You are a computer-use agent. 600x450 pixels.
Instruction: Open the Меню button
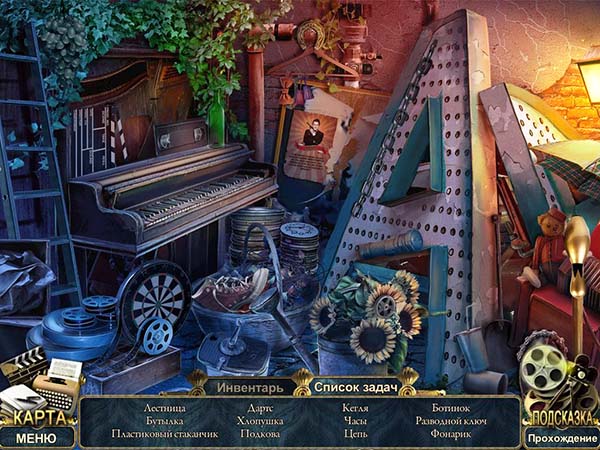coord(36,437)
